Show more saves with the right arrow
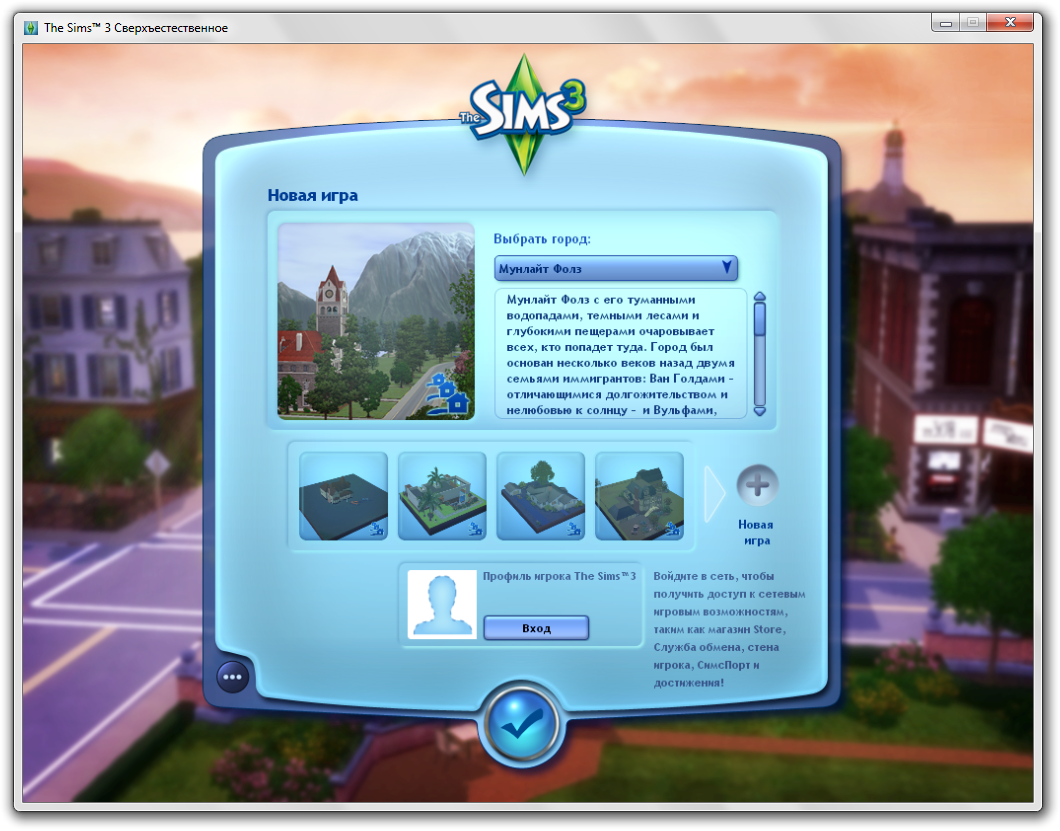This screenshot has height=831, width=1060. pos(714,493)
